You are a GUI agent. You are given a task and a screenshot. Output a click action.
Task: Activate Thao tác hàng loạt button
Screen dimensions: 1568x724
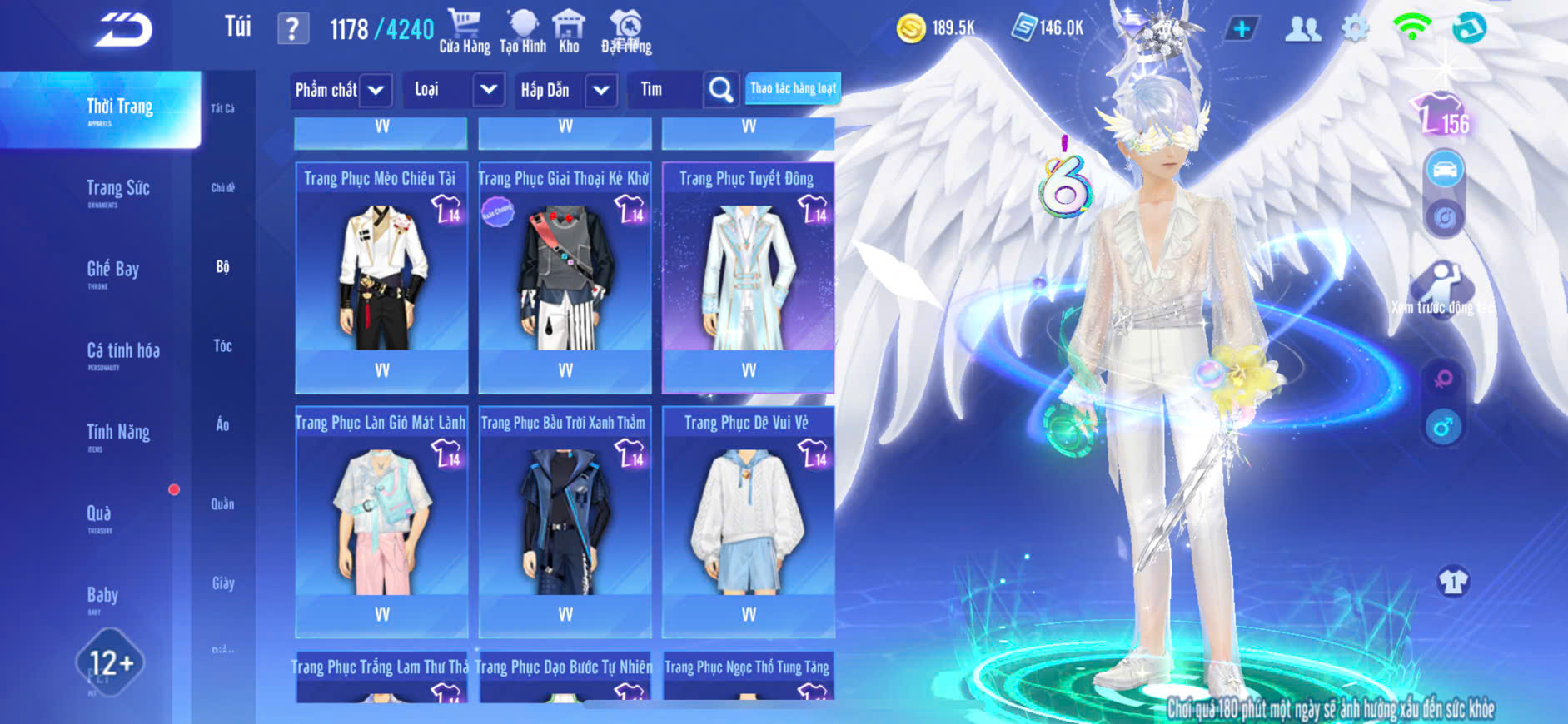click(x=793, y=88)
